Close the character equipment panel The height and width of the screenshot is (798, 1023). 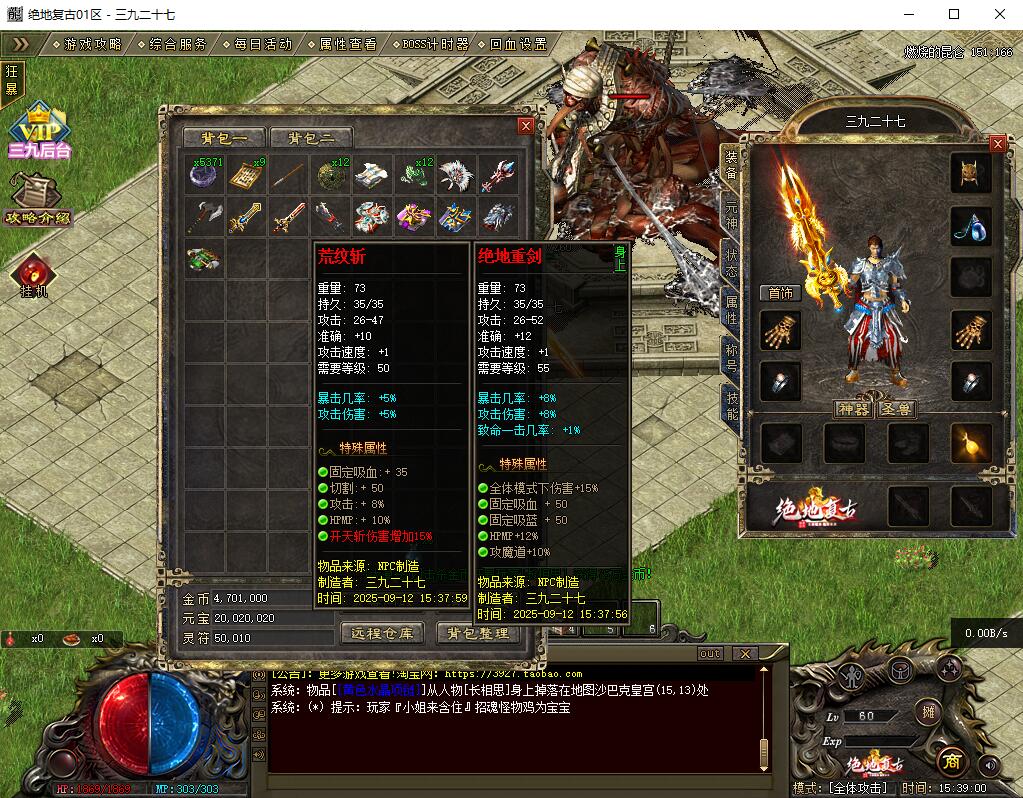tap(997, 144)
